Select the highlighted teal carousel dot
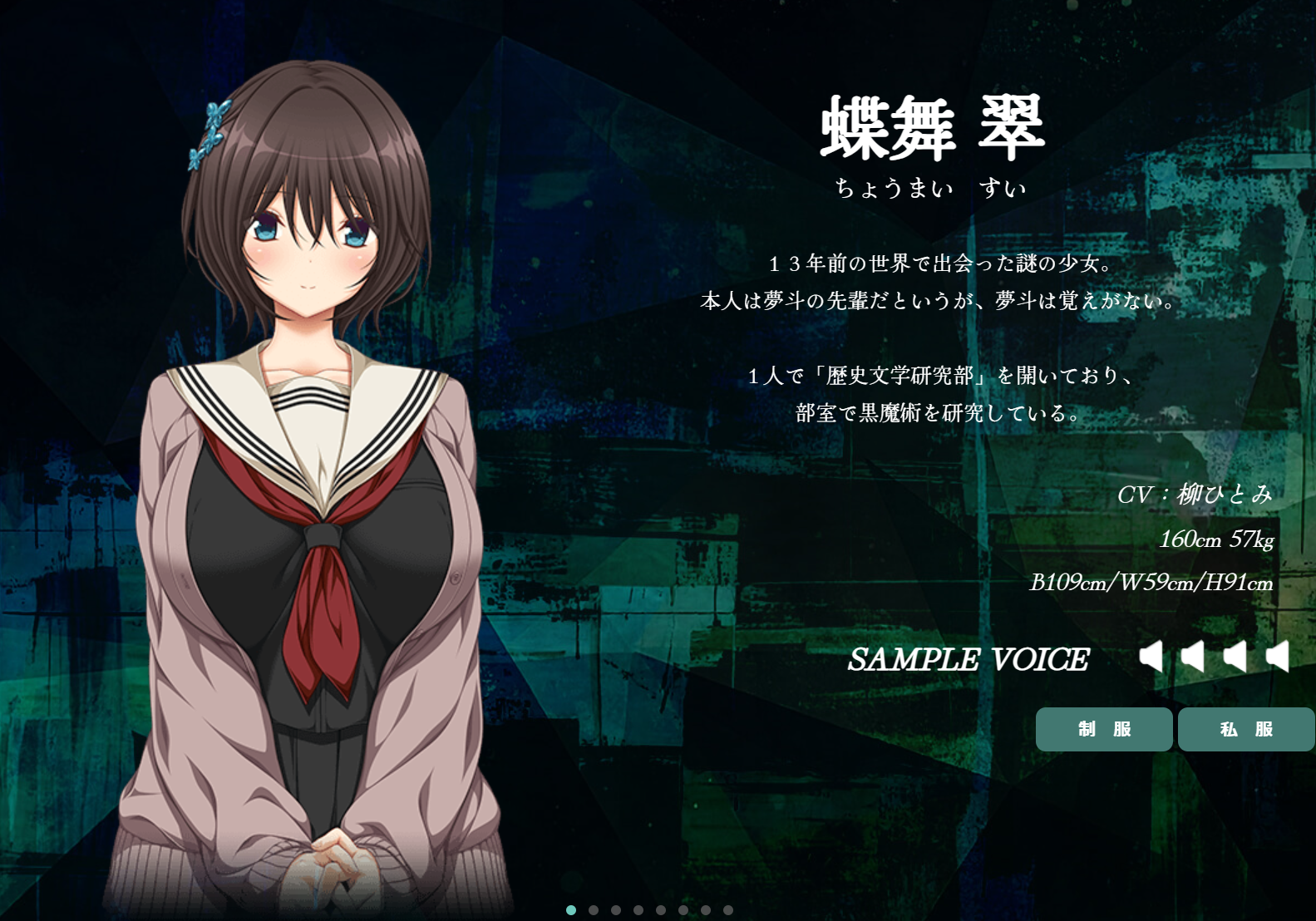1316x921 pixels. click(571, 910)
